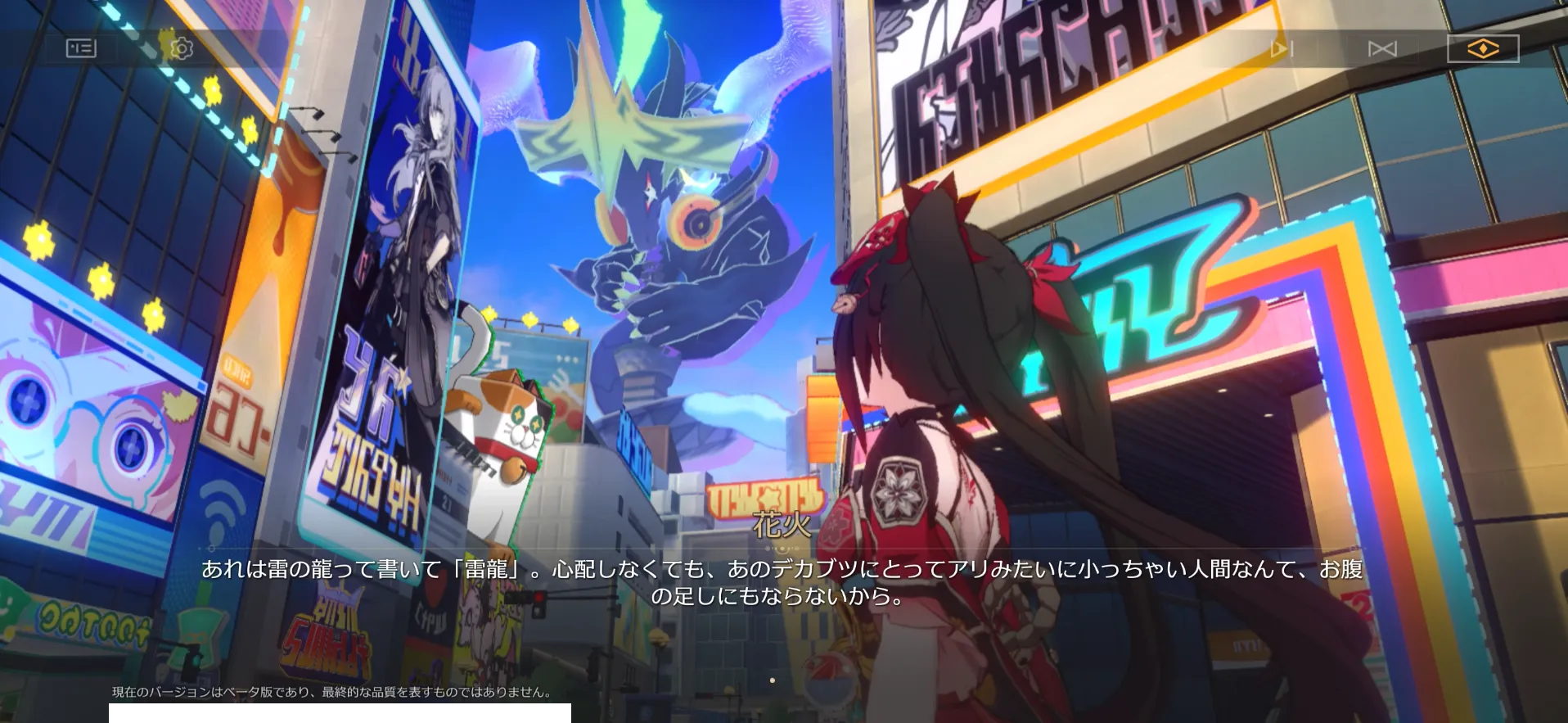Open the dialogue history log
This screenshot has height=723, width=1568.
pos(80,47)
